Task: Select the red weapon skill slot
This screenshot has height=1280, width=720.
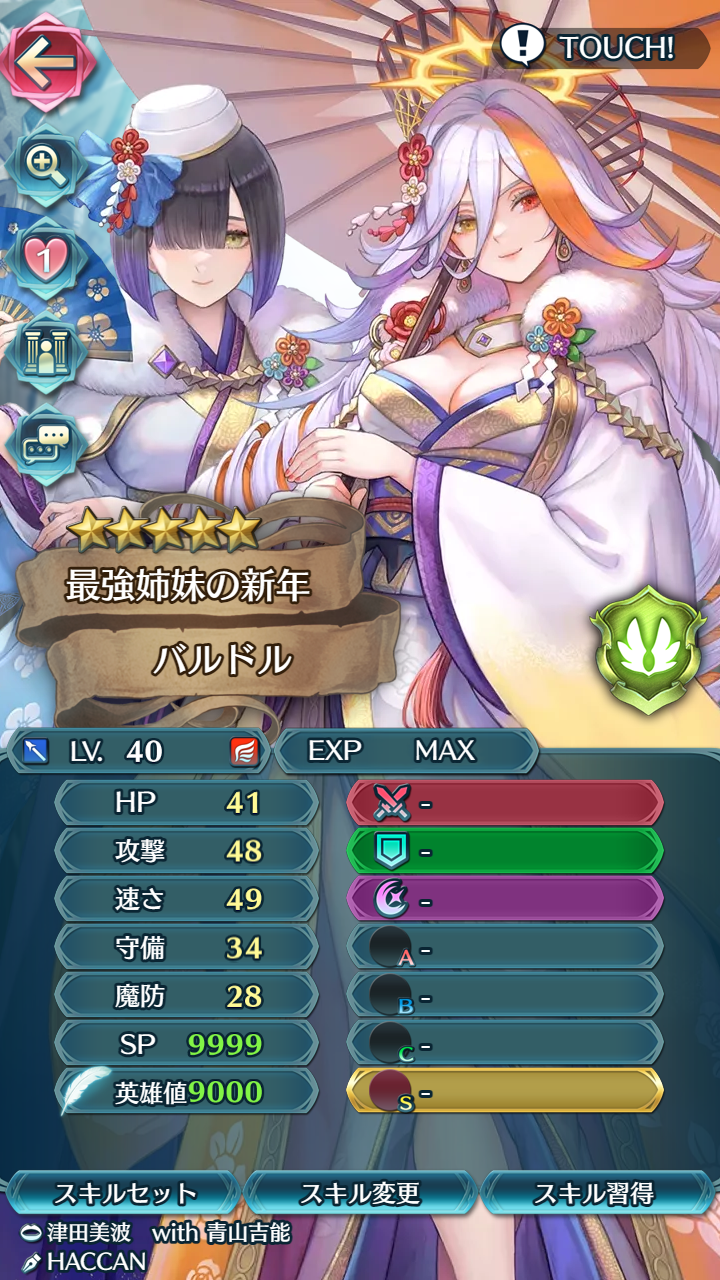Action: pyautogui.click(x=505, y=803)
